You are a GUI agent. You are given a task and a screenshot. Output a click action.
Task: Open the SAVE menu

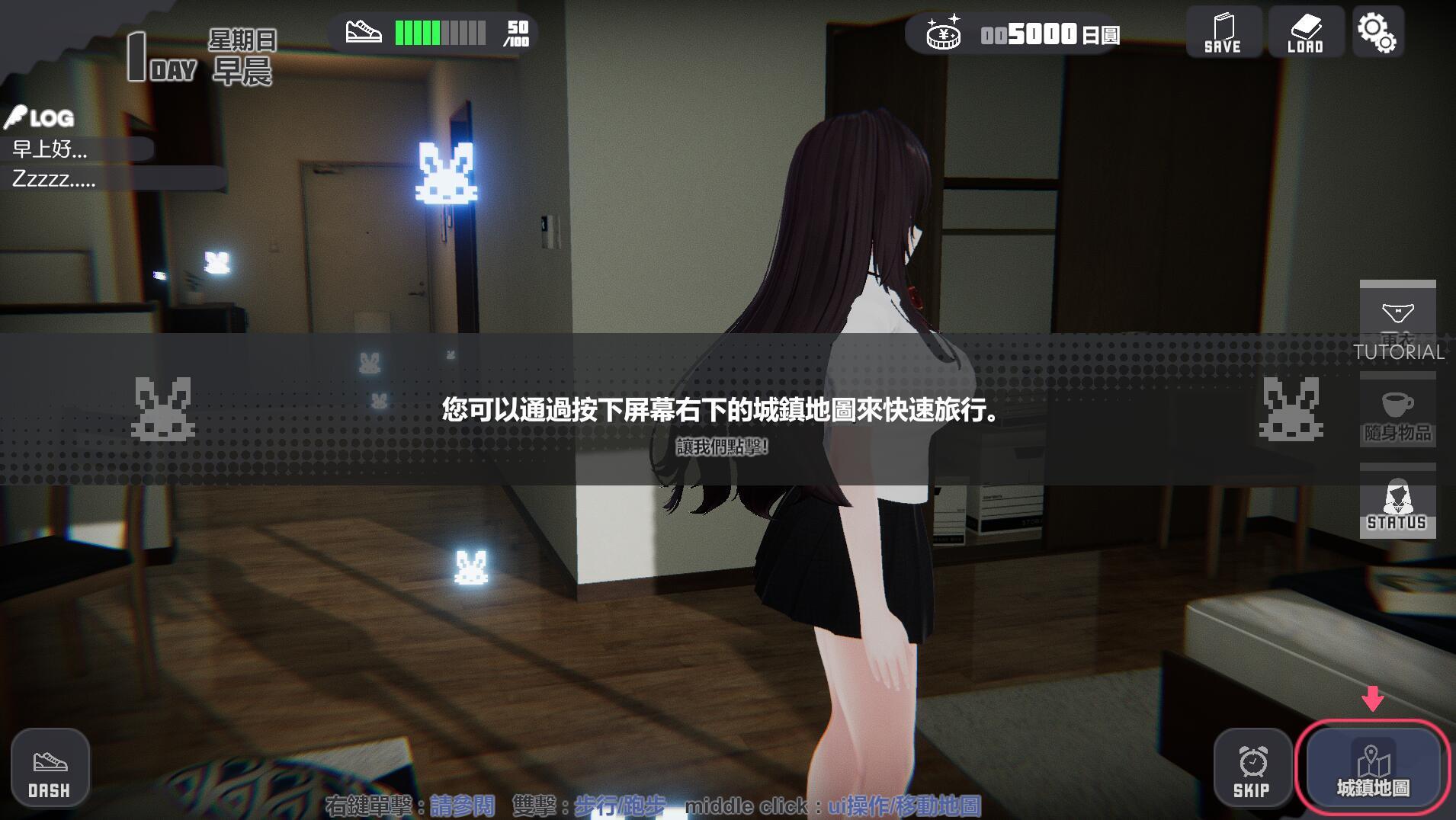[x=1223, y=32]
